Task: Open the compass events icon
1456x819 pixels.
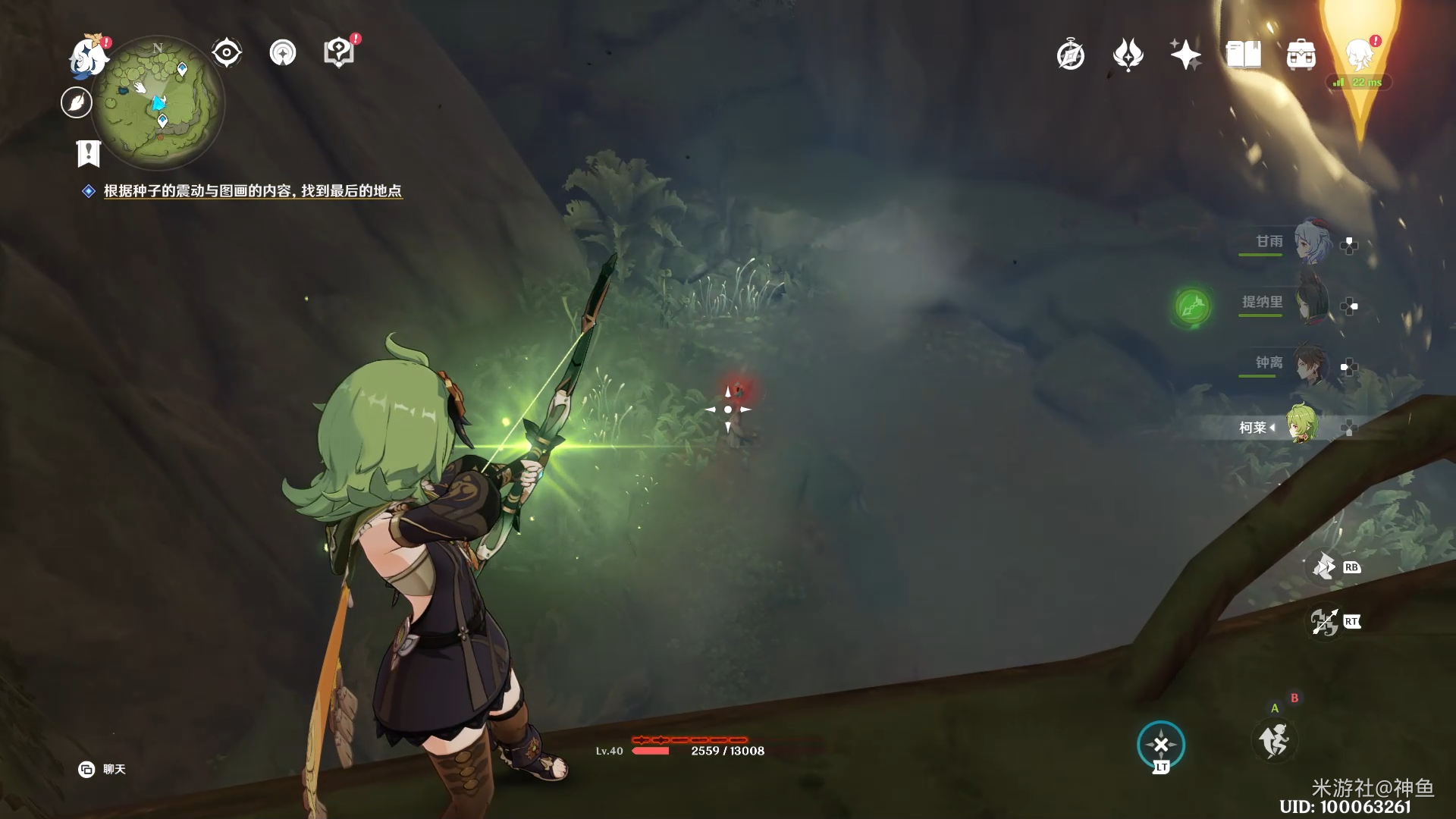Action: pos(1070,55)
